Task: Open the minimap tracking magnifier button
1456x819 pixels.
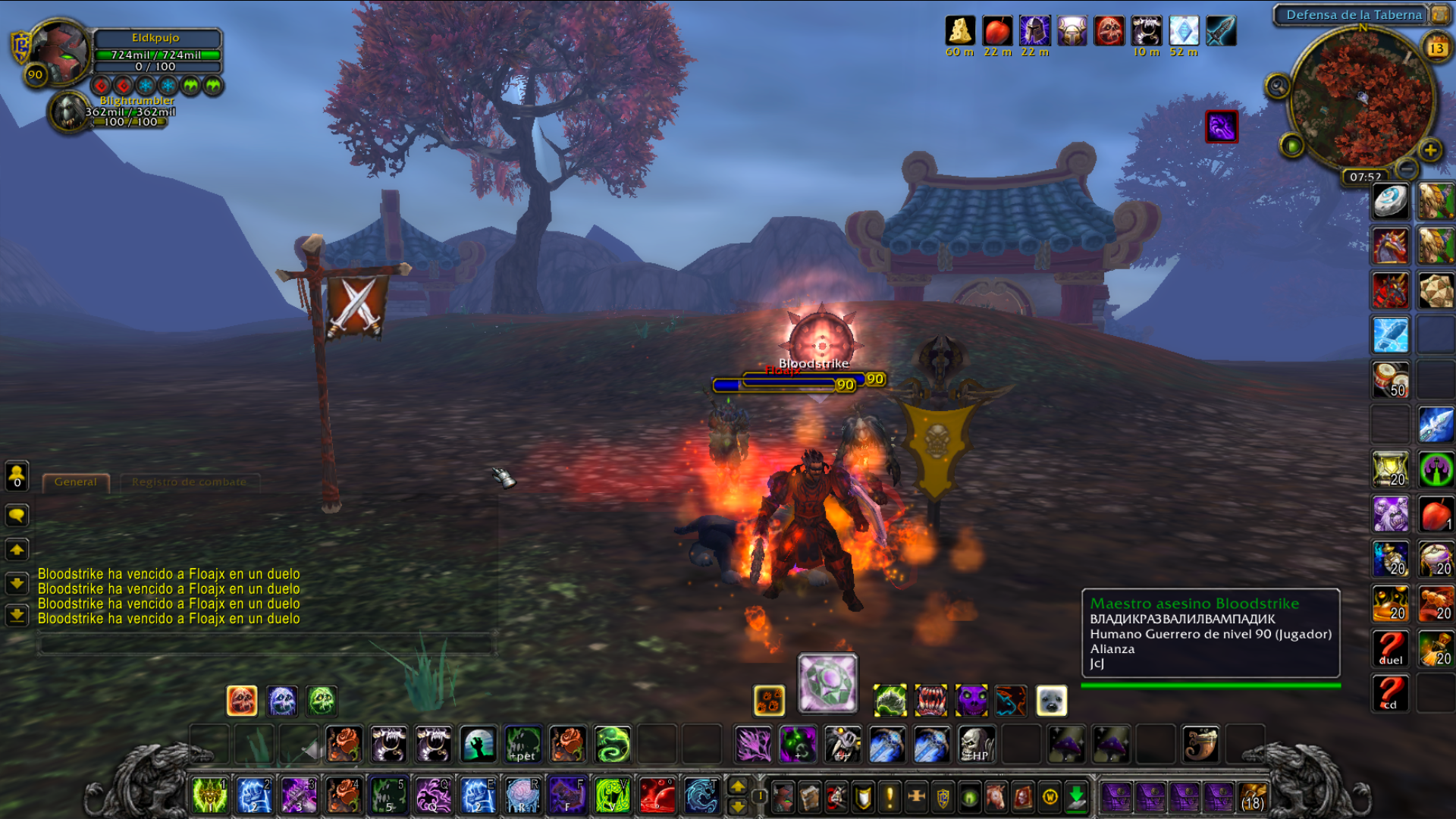Action: 1278,86
